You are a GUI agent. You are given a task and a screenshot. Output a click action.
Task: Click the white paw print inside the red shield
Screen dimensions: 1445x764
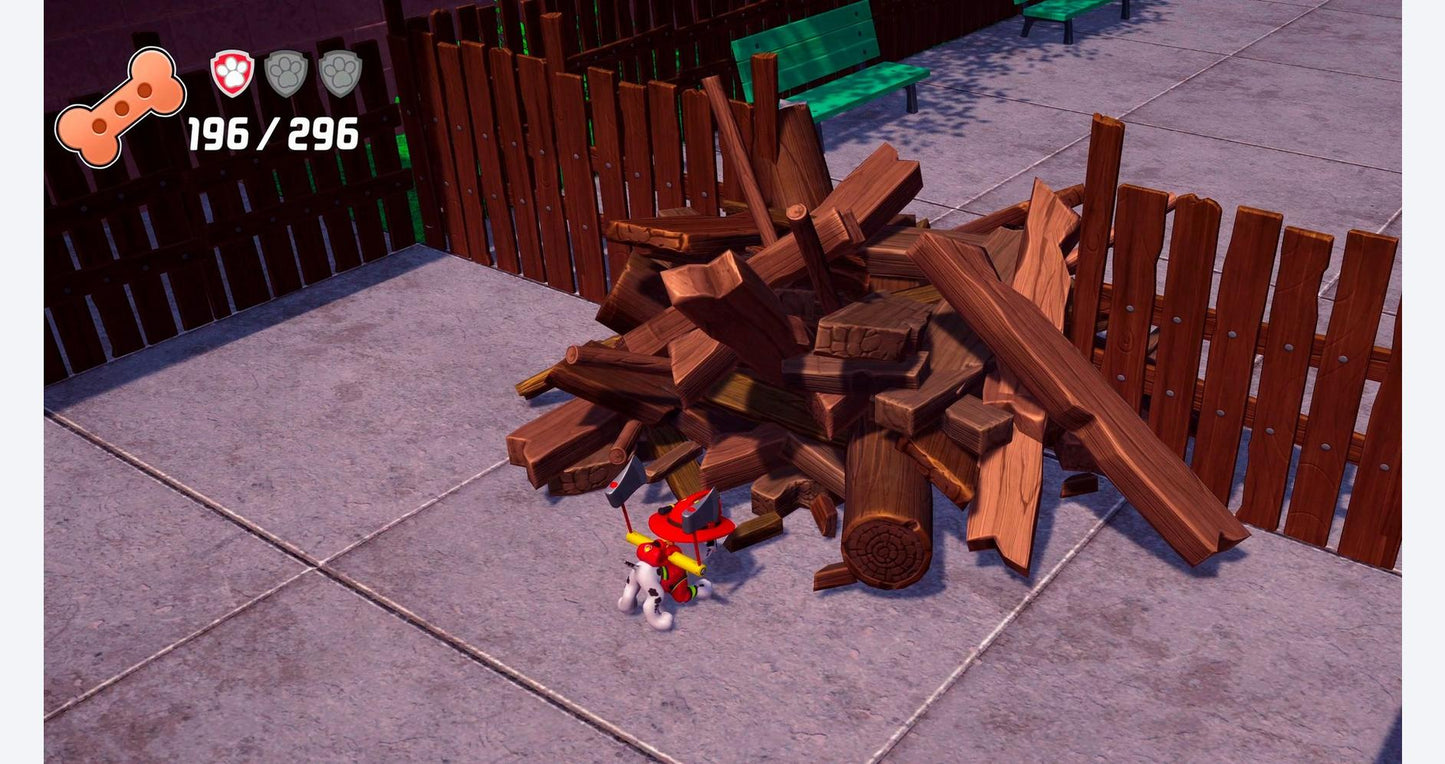(231, 73)
